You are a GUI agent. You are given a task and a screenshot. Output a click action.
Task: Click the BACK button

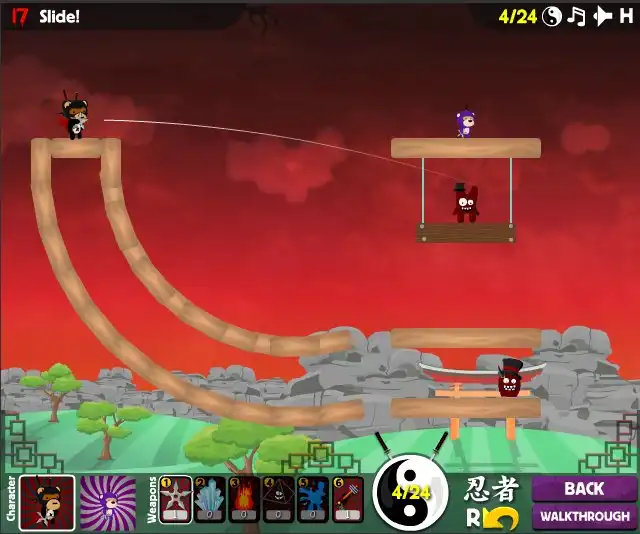[584, 489]
